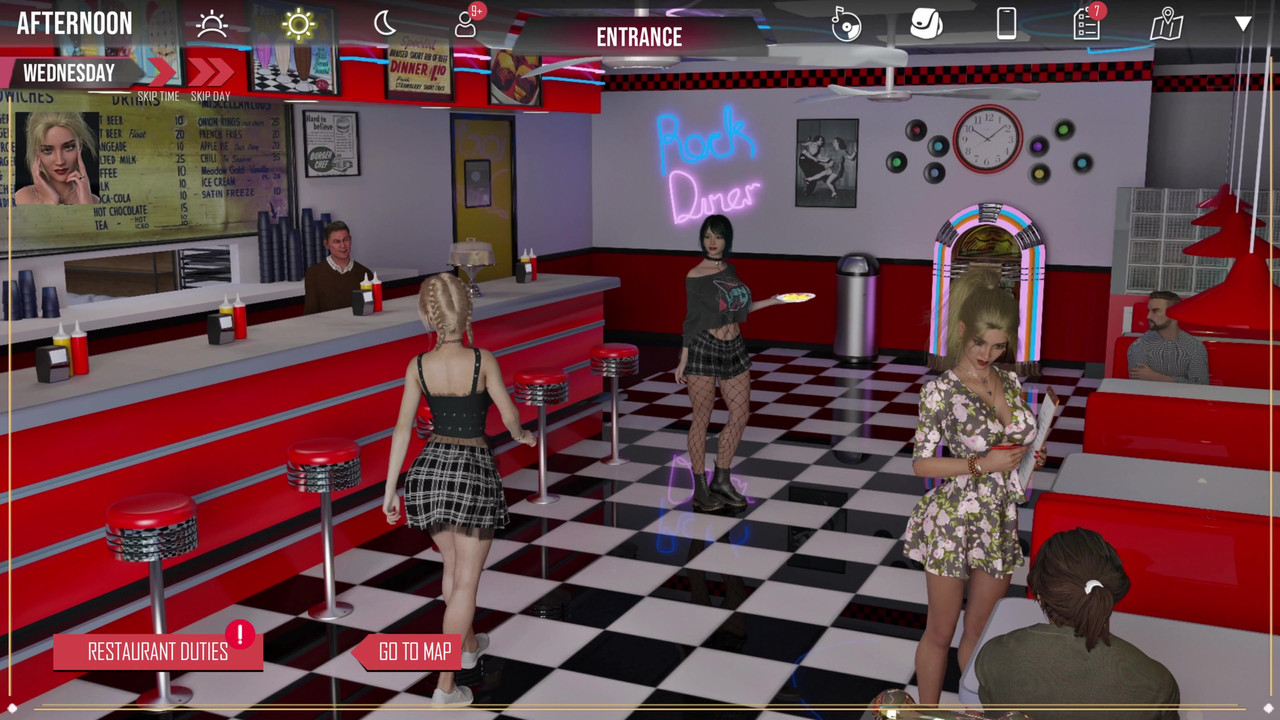Open Restaurant Duties

pyautogui.click(x=158, y=652)
